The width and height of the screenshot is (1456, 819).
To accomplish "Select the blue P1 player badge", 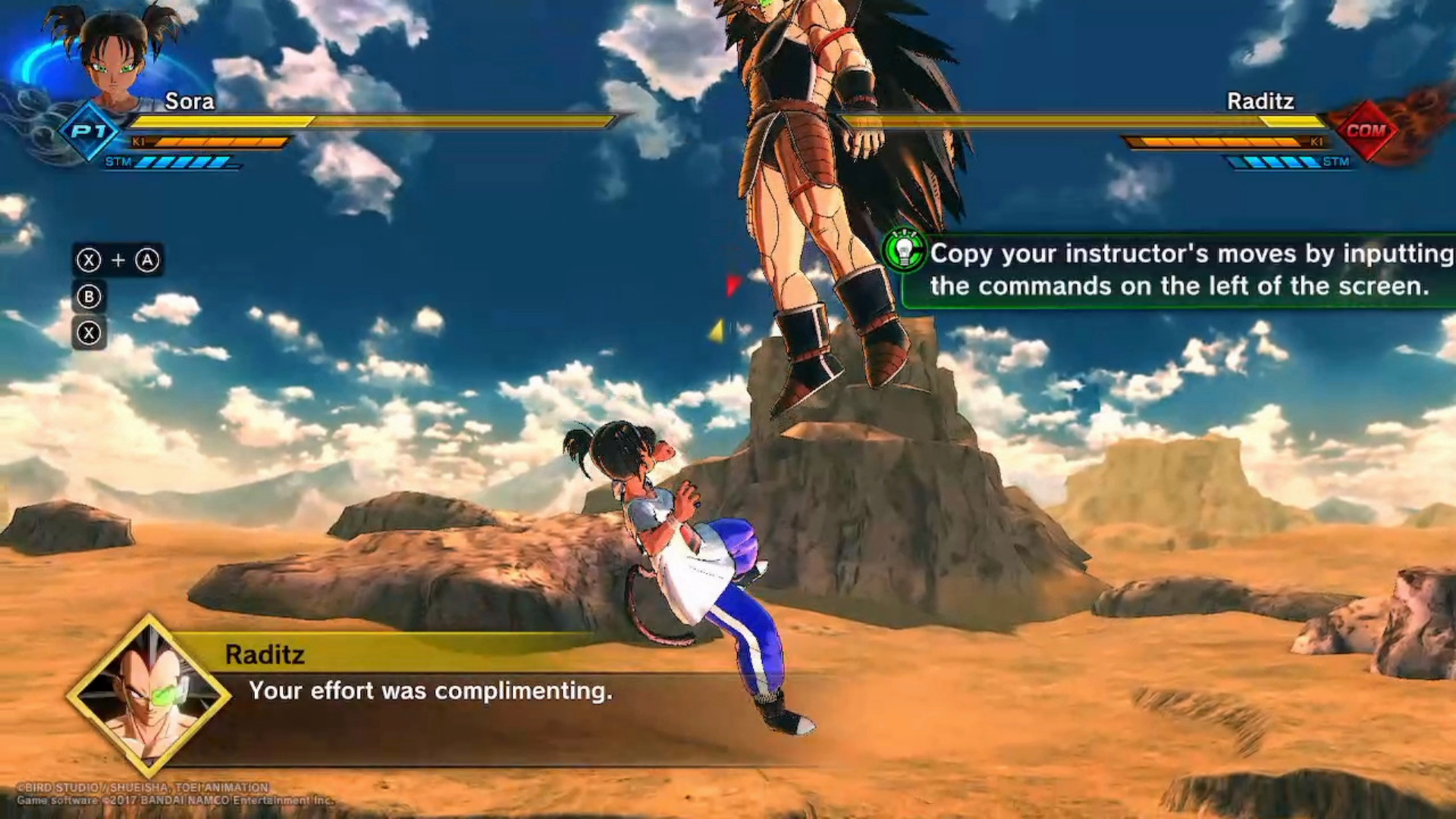I will [89, 131].
